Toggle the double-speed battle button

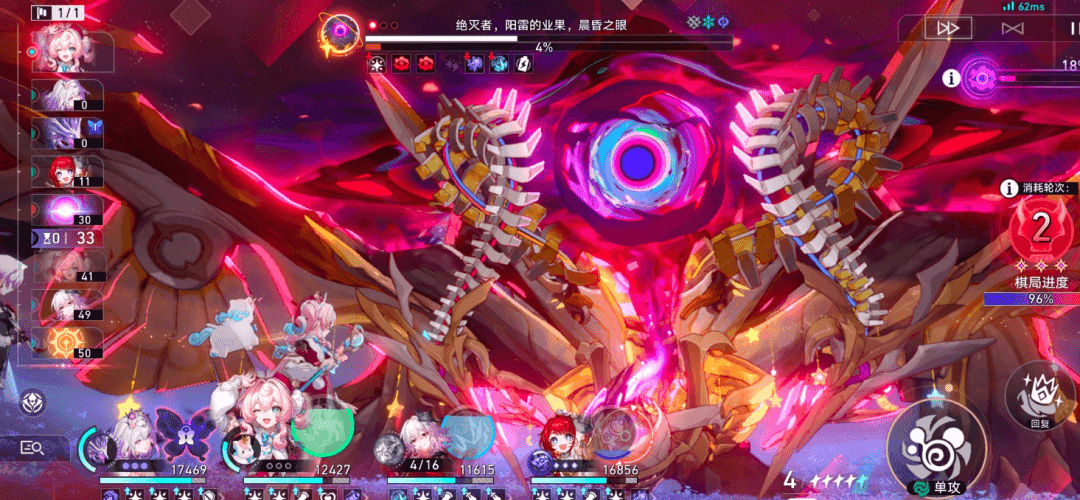coord(946,28)
